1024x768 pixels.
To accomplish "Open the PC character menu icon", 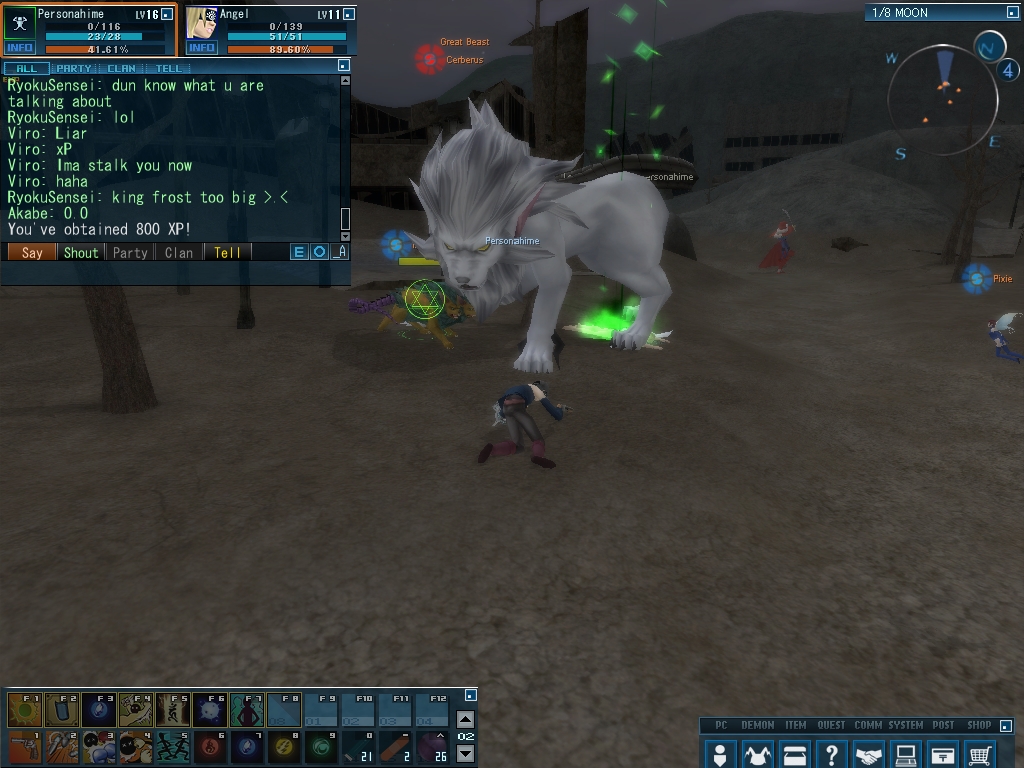I will (719, 754).
